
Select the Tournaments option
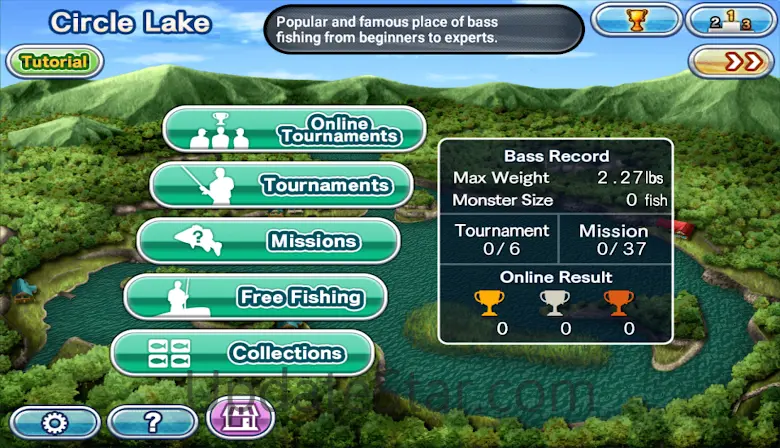[x=282, y=185]
